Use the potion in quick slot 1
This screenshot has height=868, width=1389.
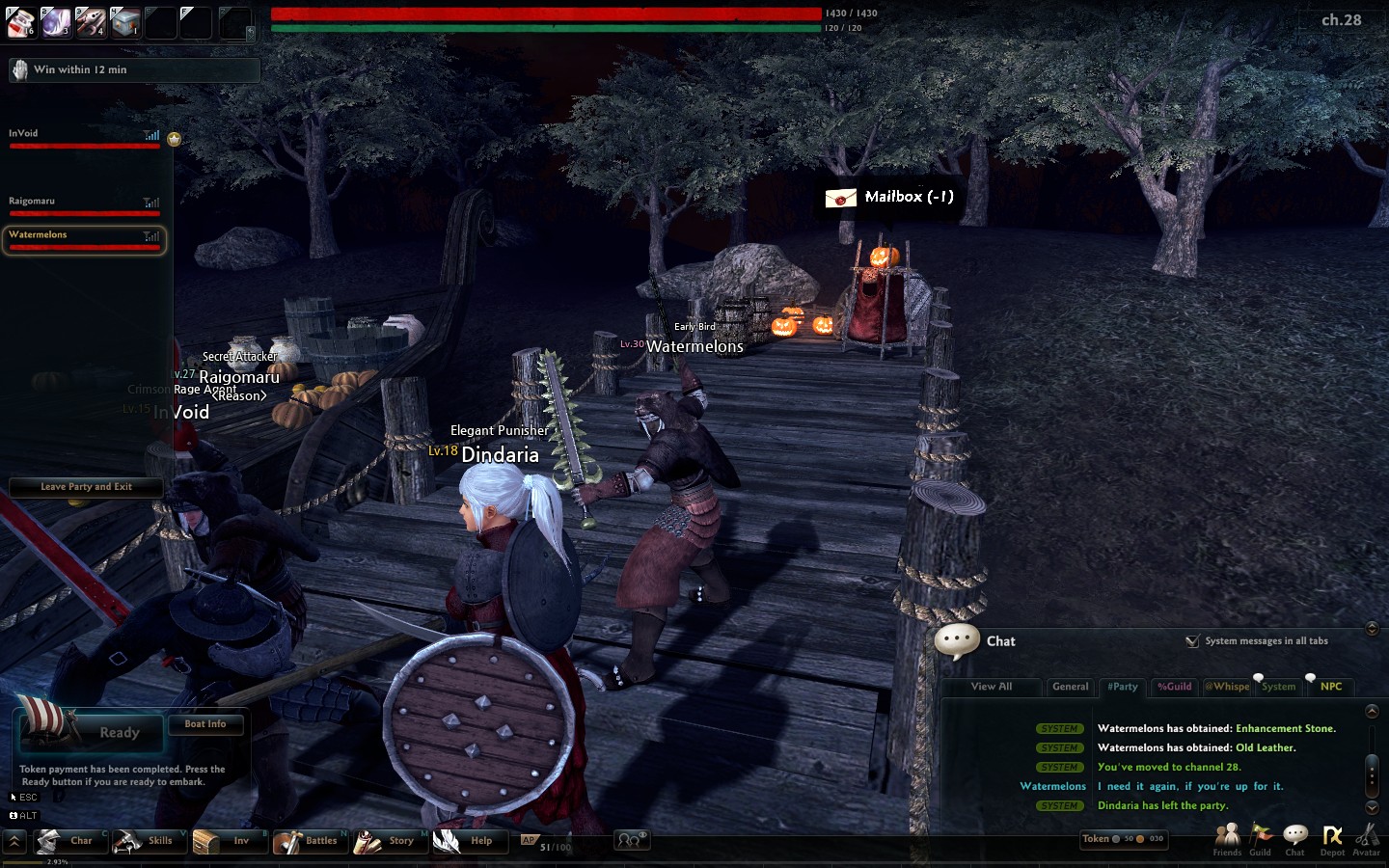tap(20, 21)
